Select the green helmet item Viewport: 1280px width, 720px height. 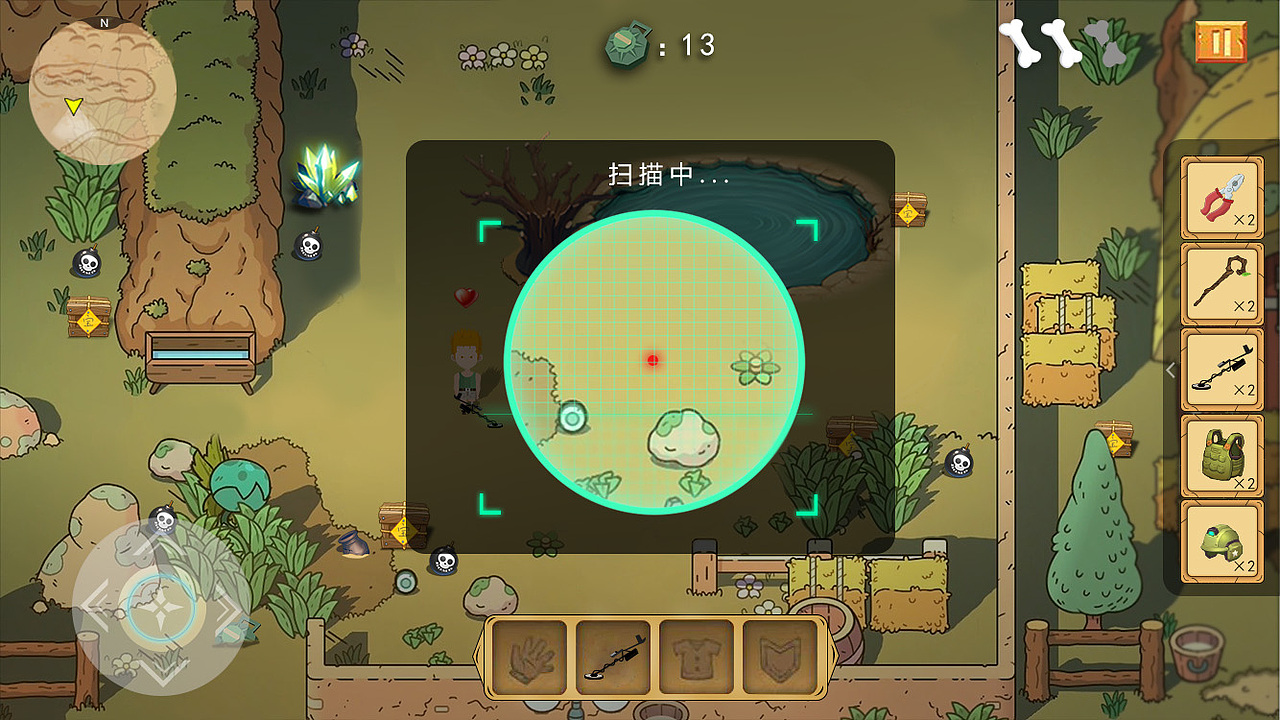click(x=1221, y=541)
